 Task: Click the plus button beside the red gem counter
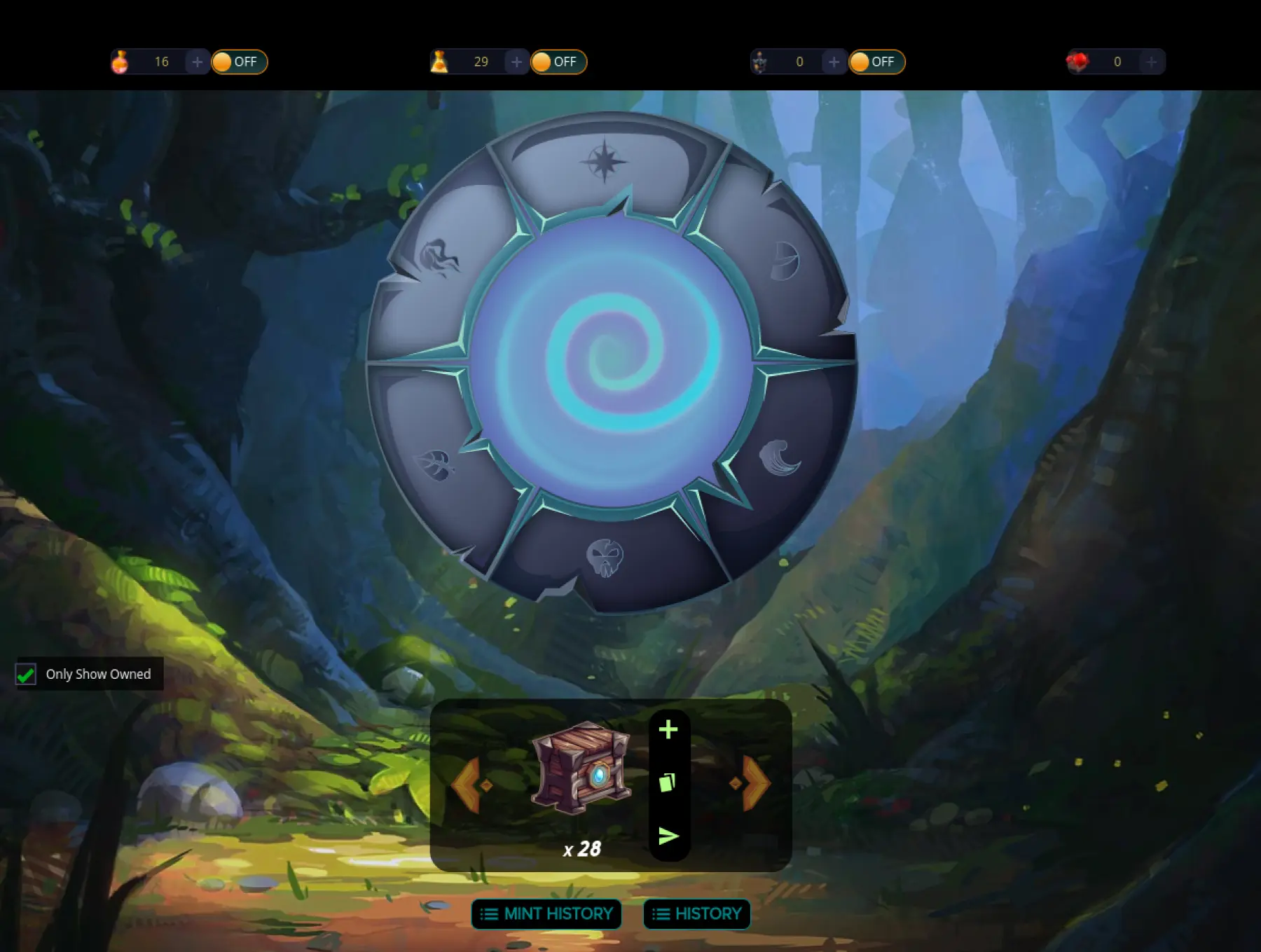click(x=1151, y=62)
